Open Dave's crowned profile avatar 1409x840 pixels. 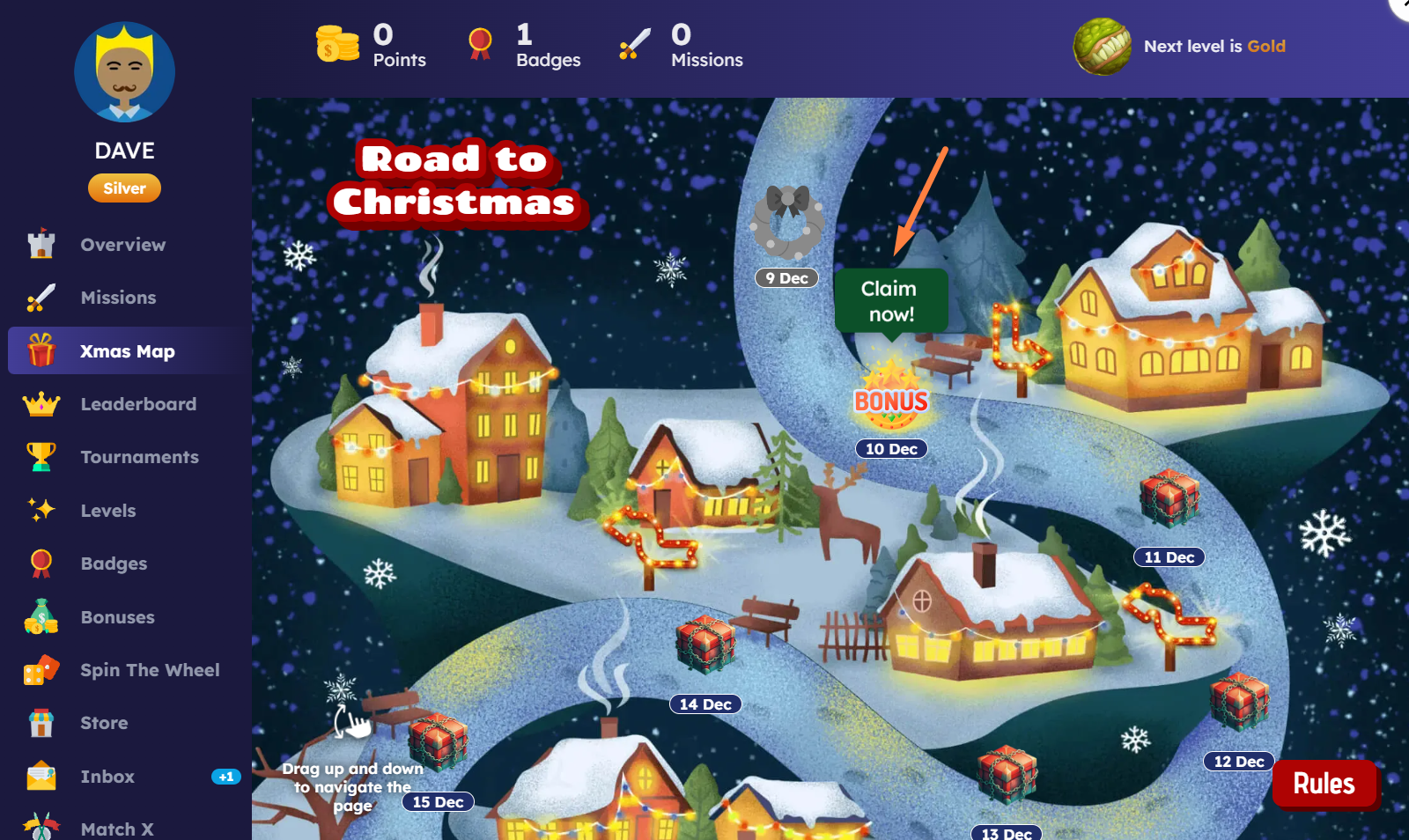pyautogui.click(x=124, y=72)
